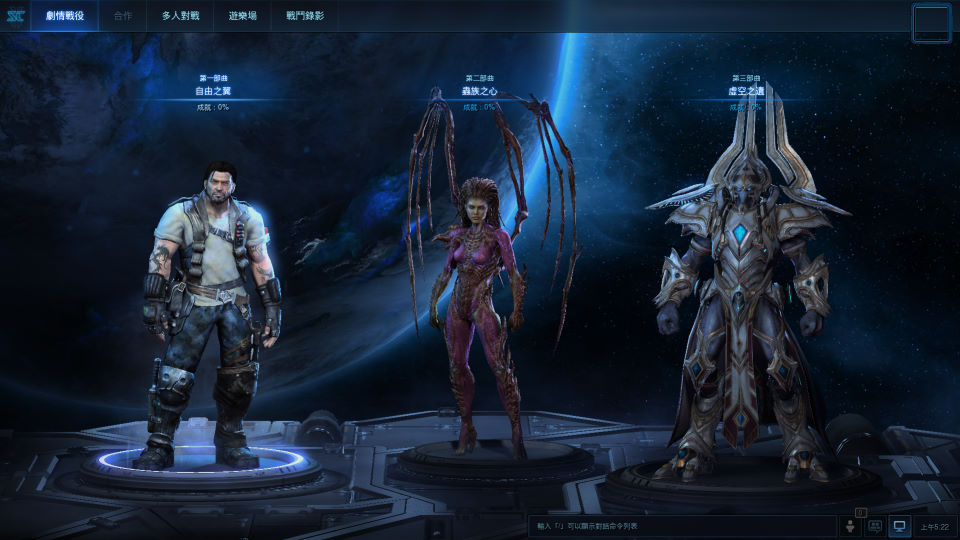960x540 pixels.
Task: Open the friends list icon
Action: tap(851, 526)
